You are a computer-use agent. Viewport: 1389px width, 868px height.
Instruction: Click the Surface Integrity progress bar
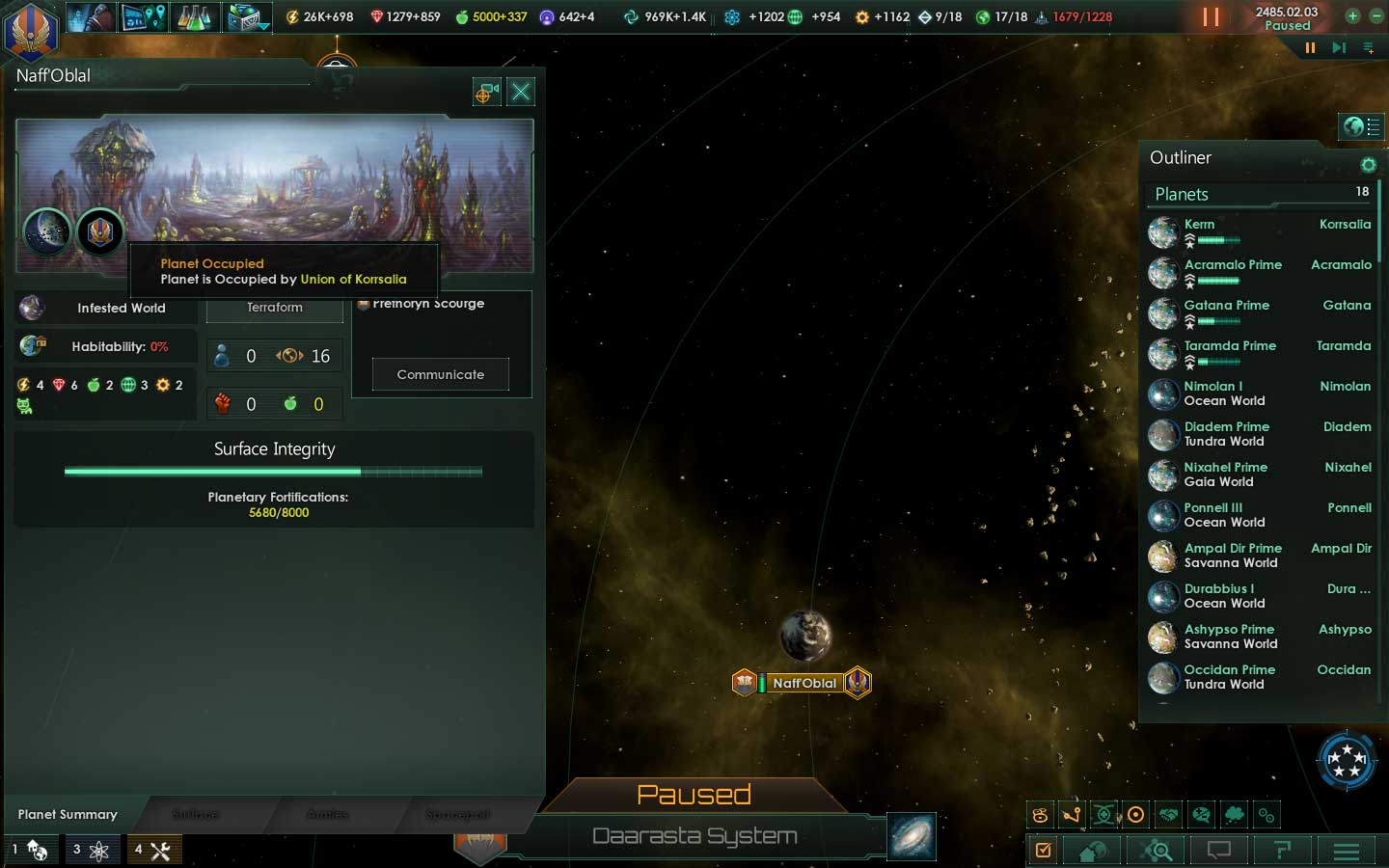tap(273, 472)
